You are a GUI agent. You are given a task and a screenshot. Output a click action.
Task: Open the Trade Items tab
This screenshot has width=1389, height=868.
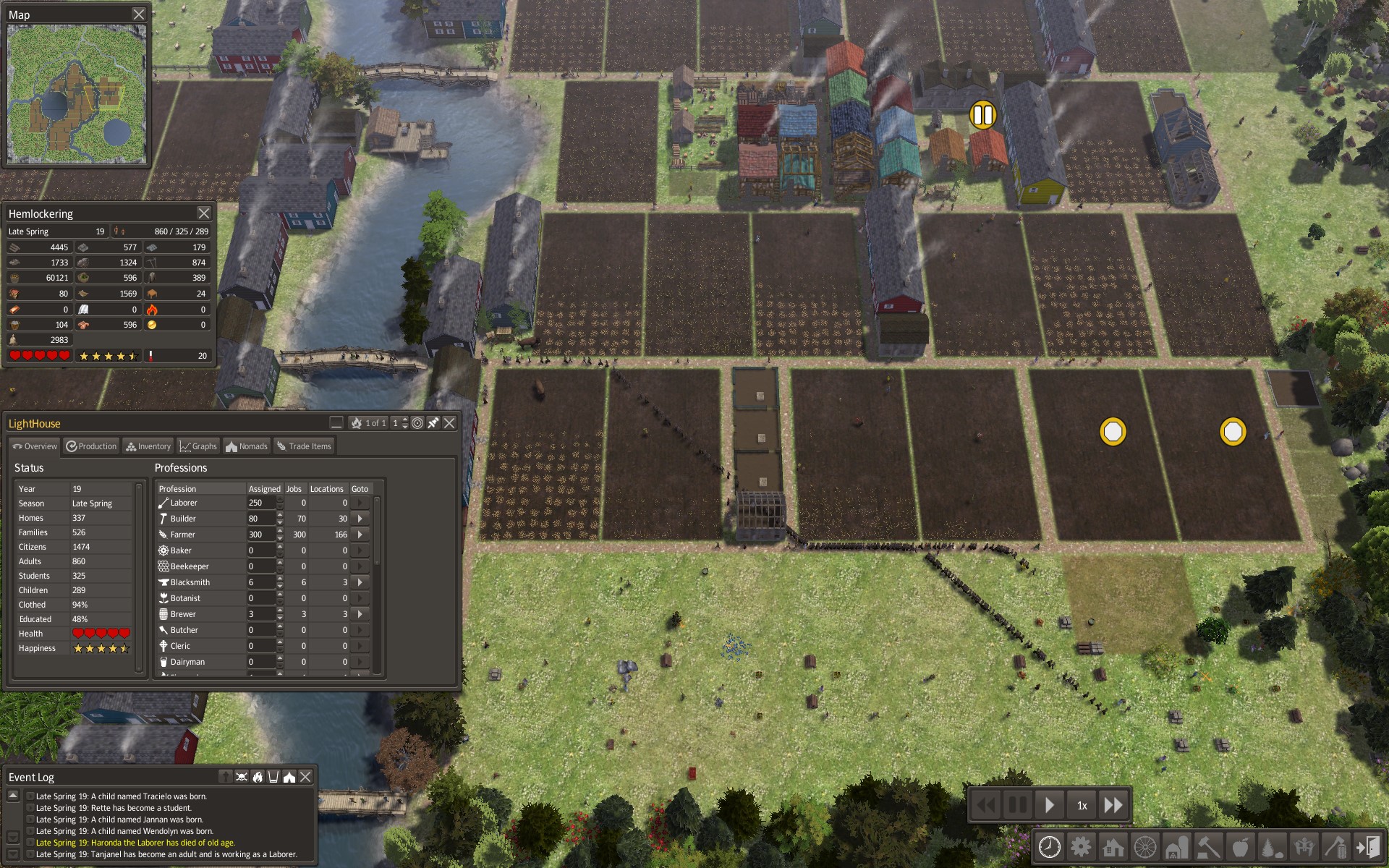[x=304, y=446]
